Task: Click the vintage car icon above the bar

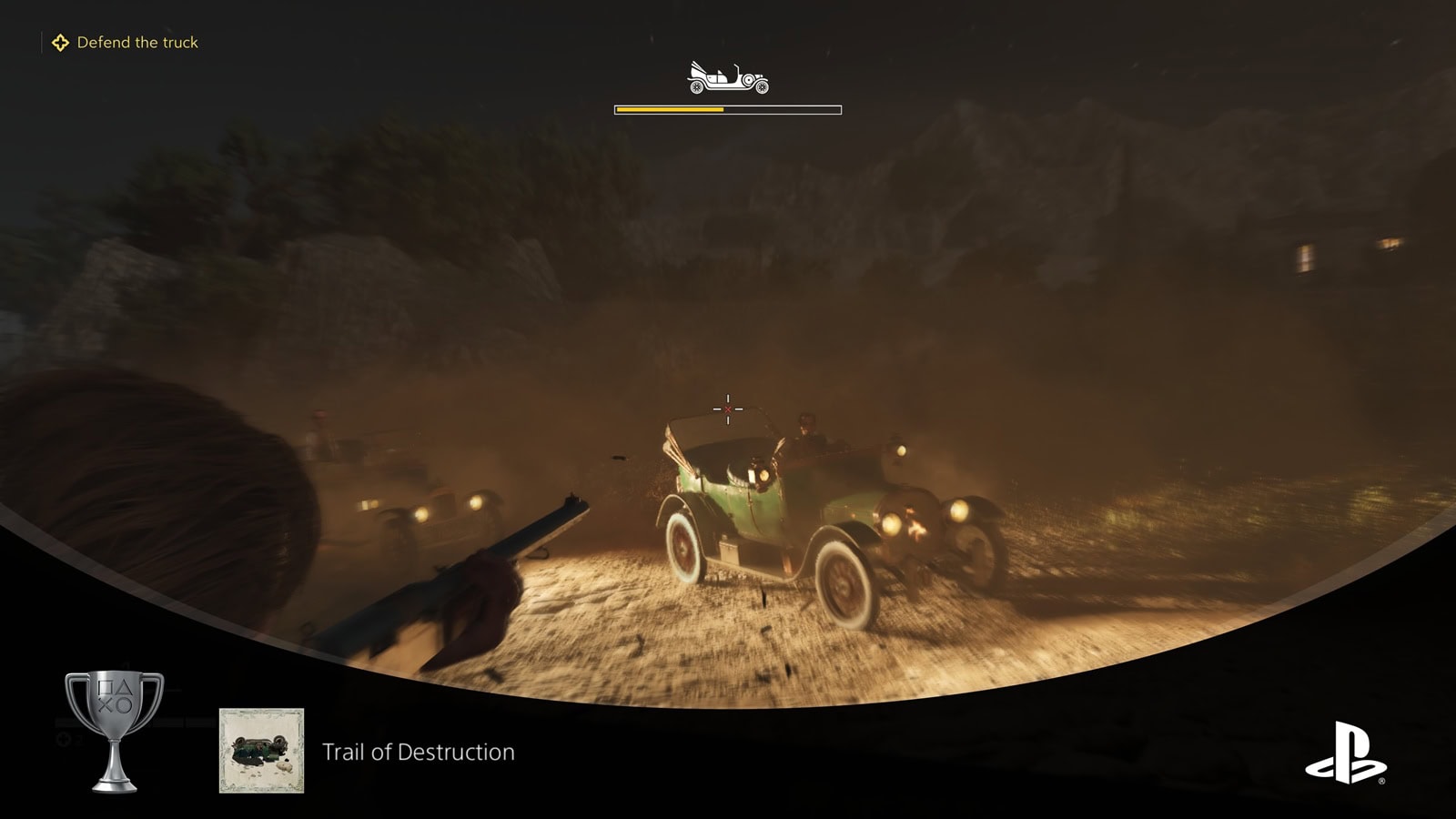Action: click(727, 78)
